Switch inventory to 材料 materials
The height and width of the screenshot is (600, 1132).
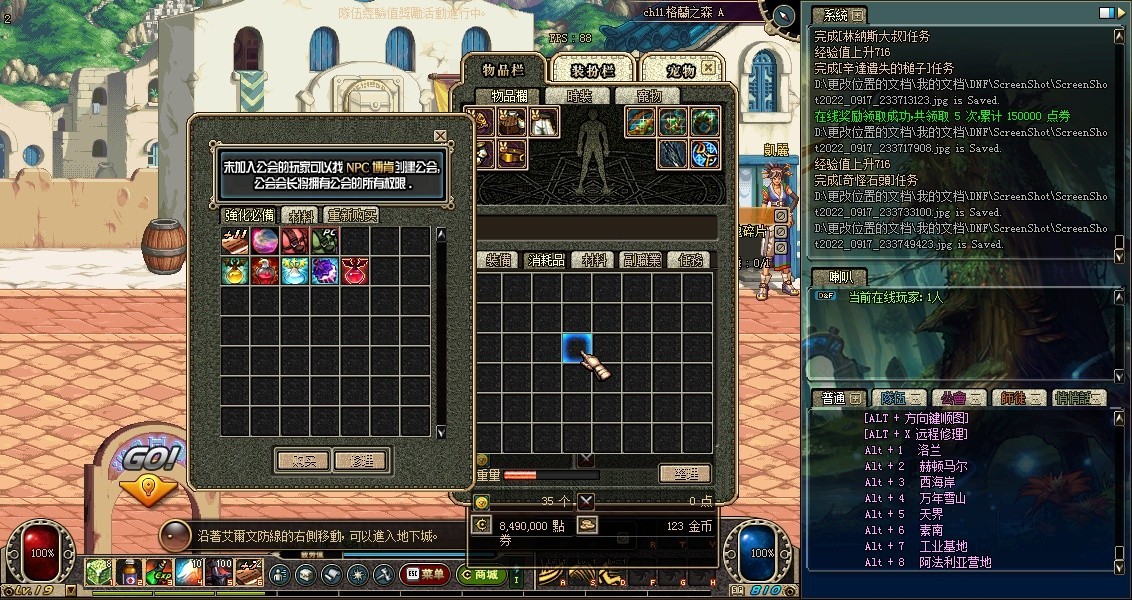tap(595, 260)
